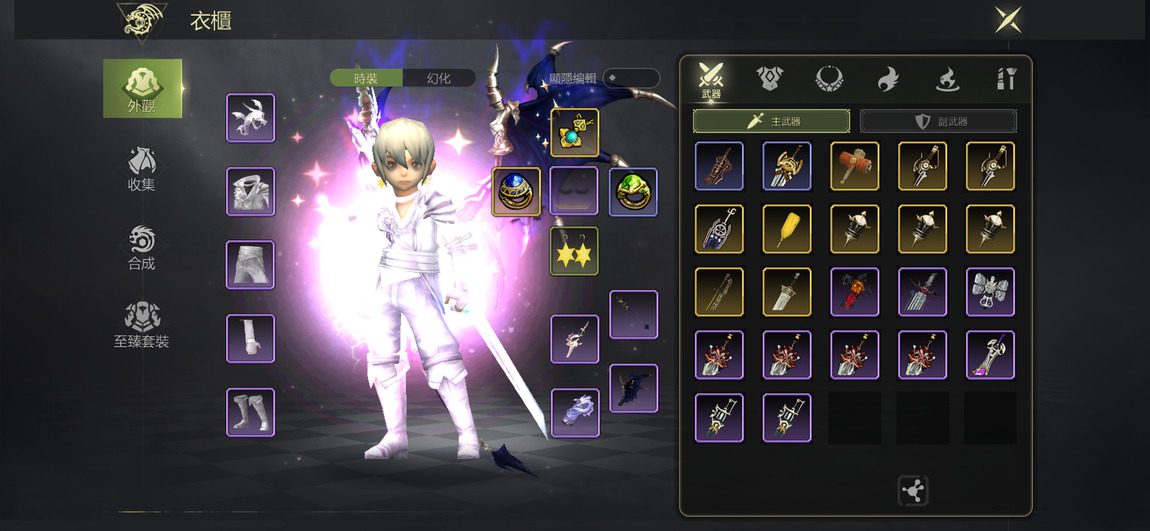Select the 主武器 main weapon tab
This screenshot has width=1150, height=531.
(771, 121)
